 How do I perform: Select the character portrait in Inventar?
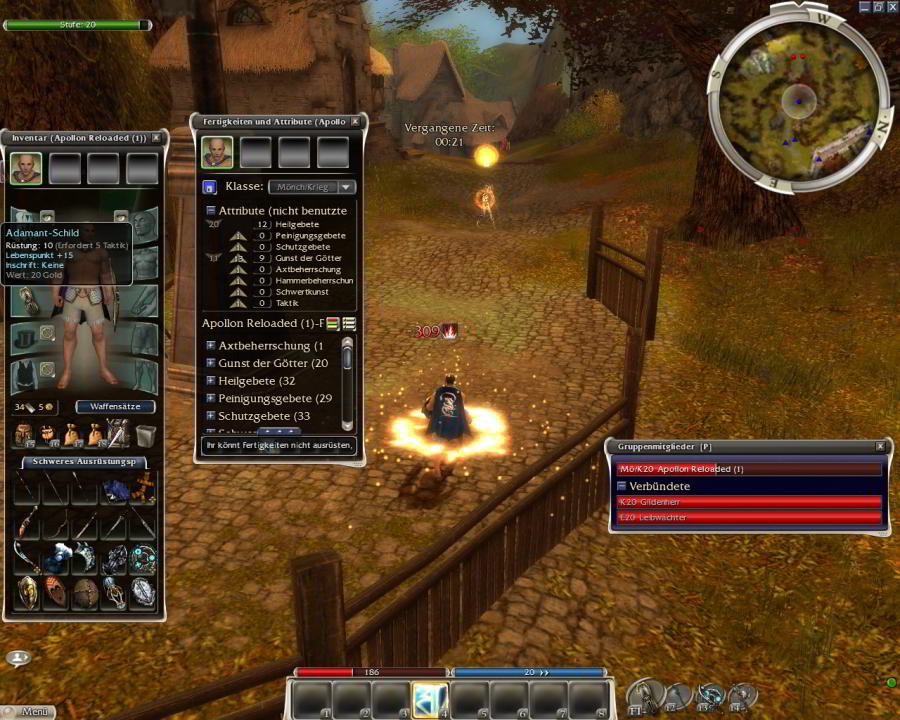(26, 168)
